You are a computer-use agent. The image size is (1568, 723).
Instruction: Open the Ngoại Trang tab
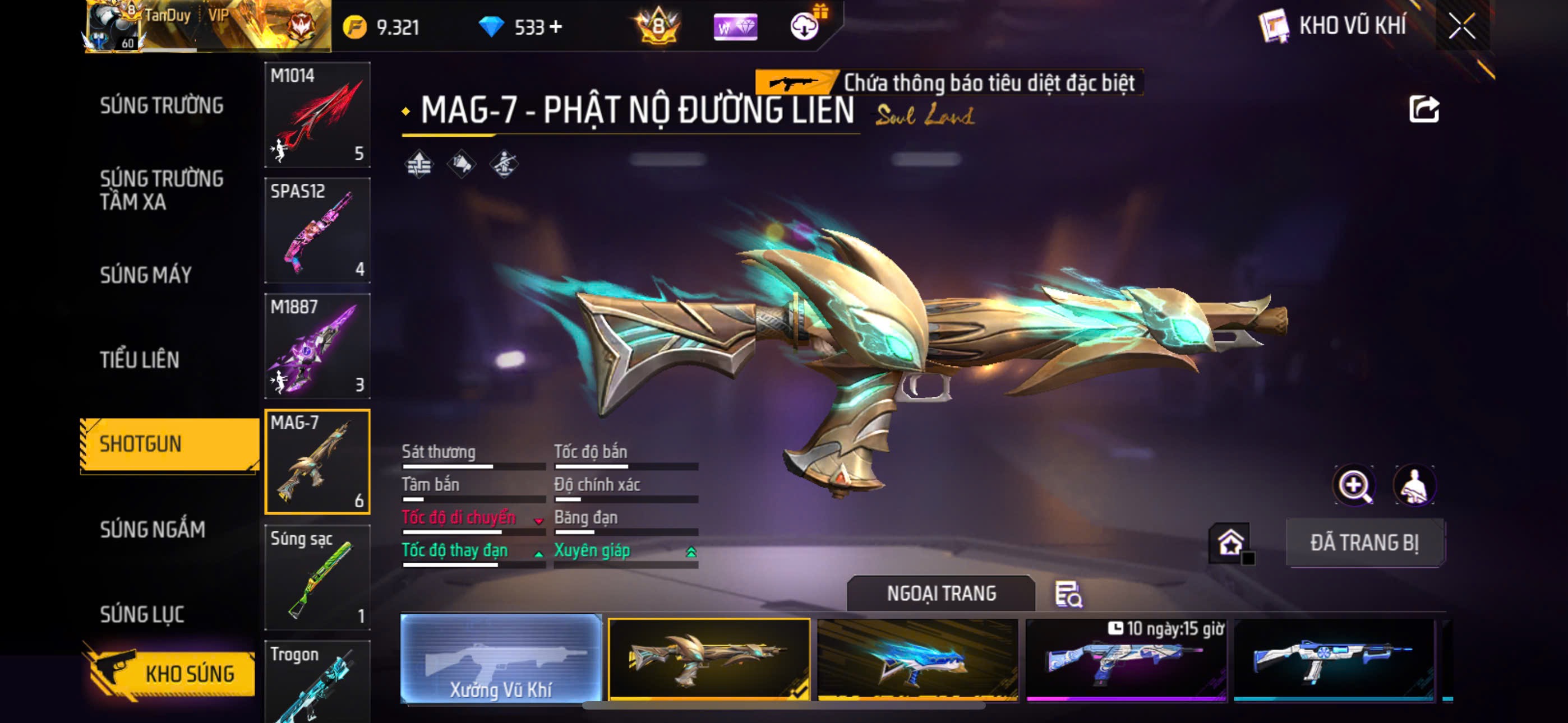pyautogui.click(x=940, y=594)
